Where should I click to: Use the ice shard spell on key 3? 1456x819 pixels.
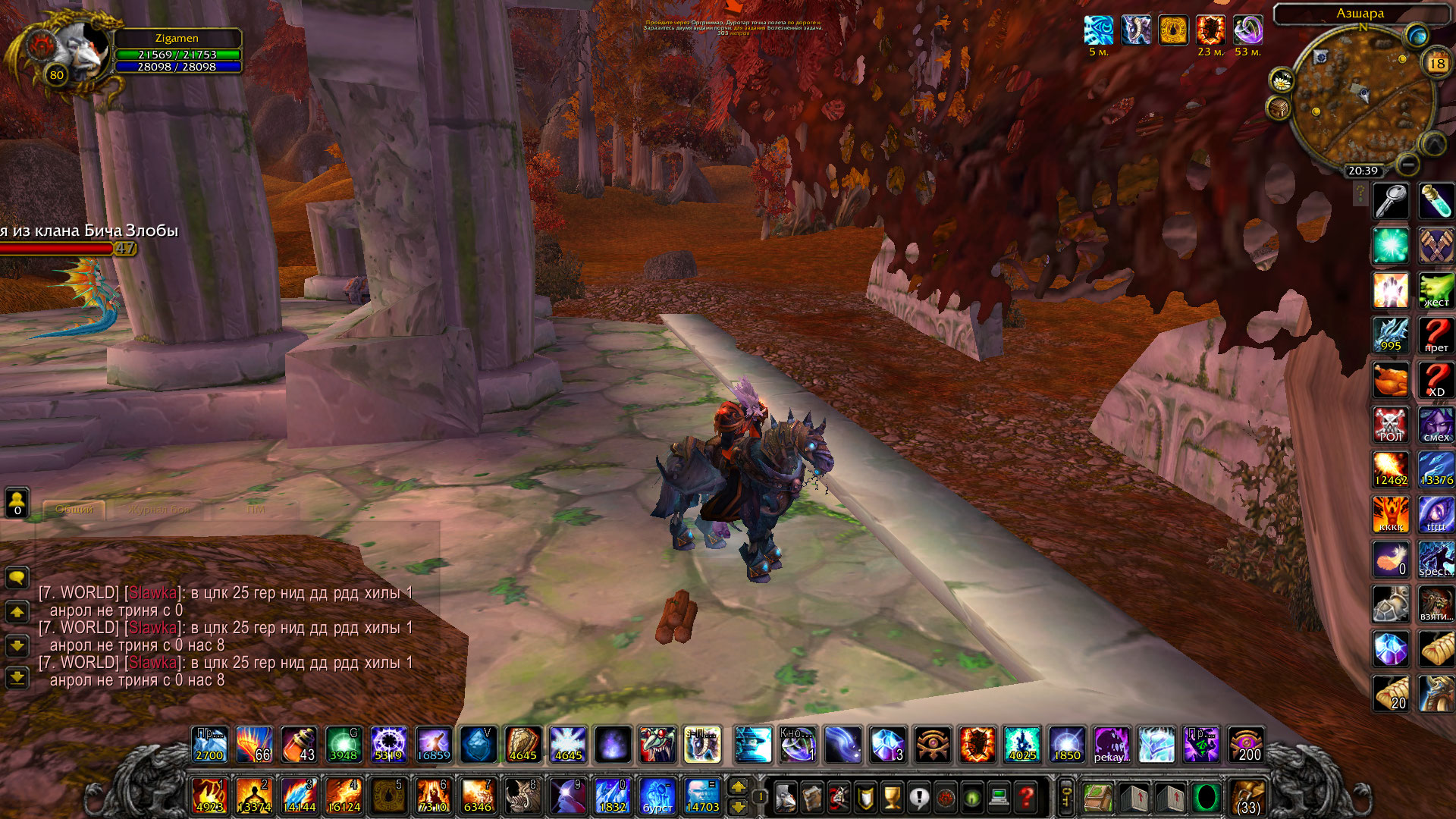299,797
